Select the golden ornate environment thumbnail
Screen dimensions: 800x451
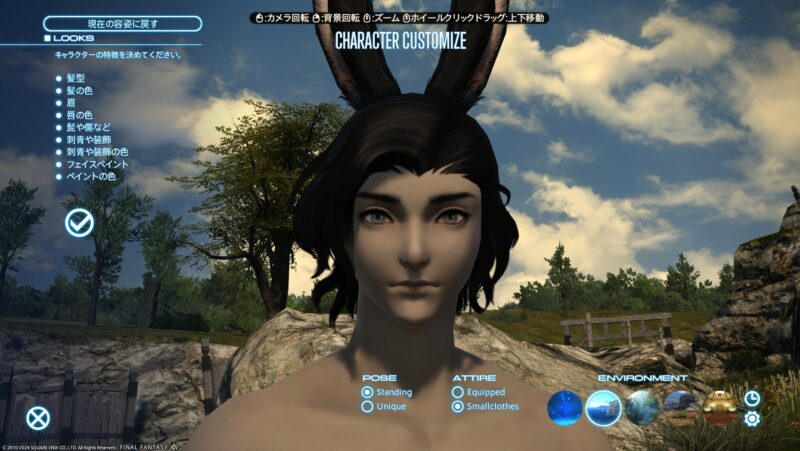click(x=718, y=405)
